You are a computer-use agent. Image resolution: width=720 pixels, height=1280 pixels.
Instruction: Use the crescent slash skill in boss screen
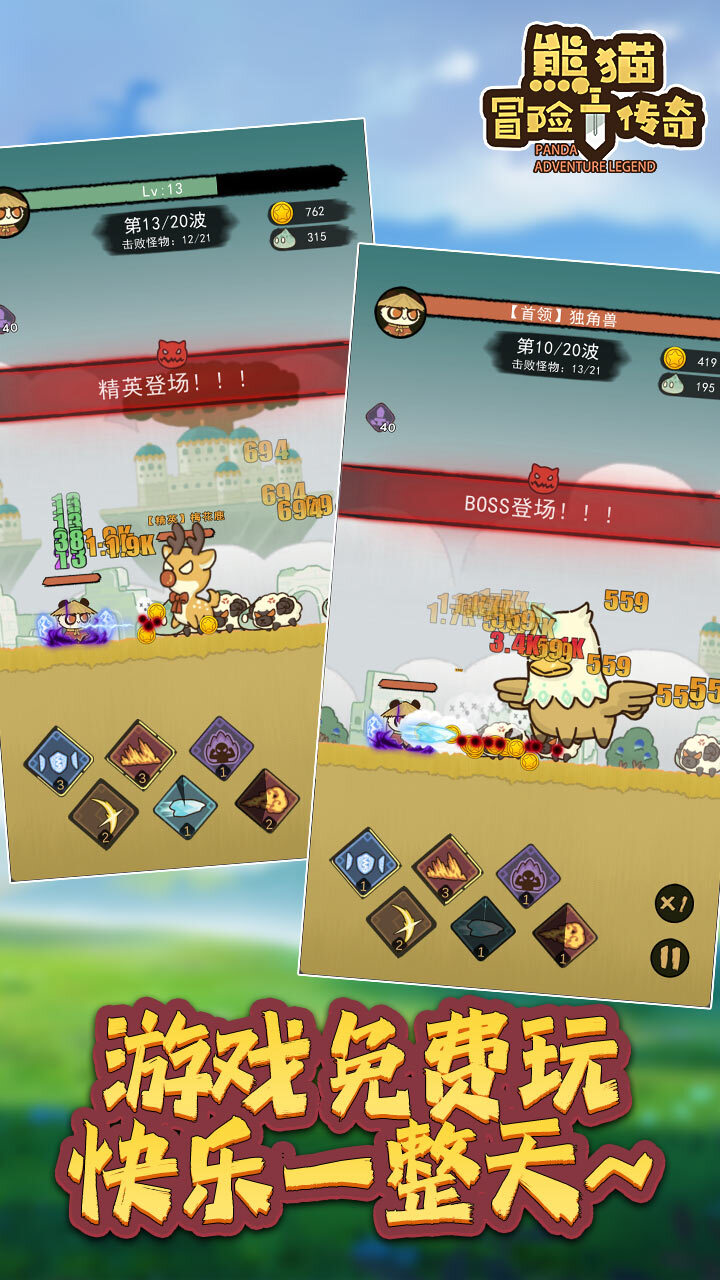coord(401,921)
